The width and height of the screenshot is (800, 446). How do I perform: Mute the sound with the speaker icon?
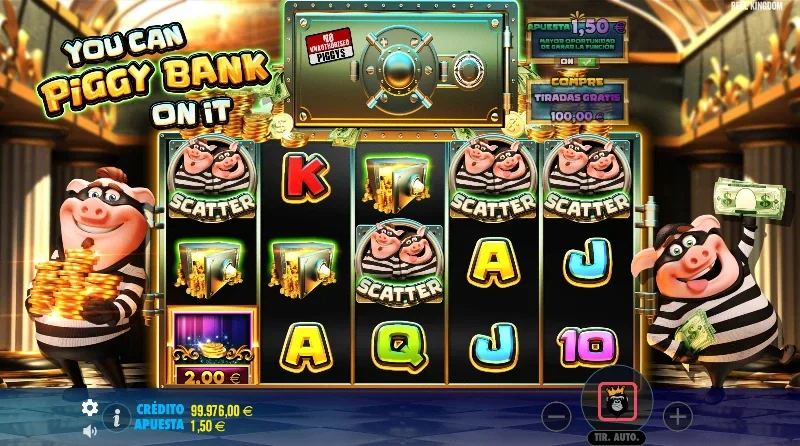pos(90,430)
